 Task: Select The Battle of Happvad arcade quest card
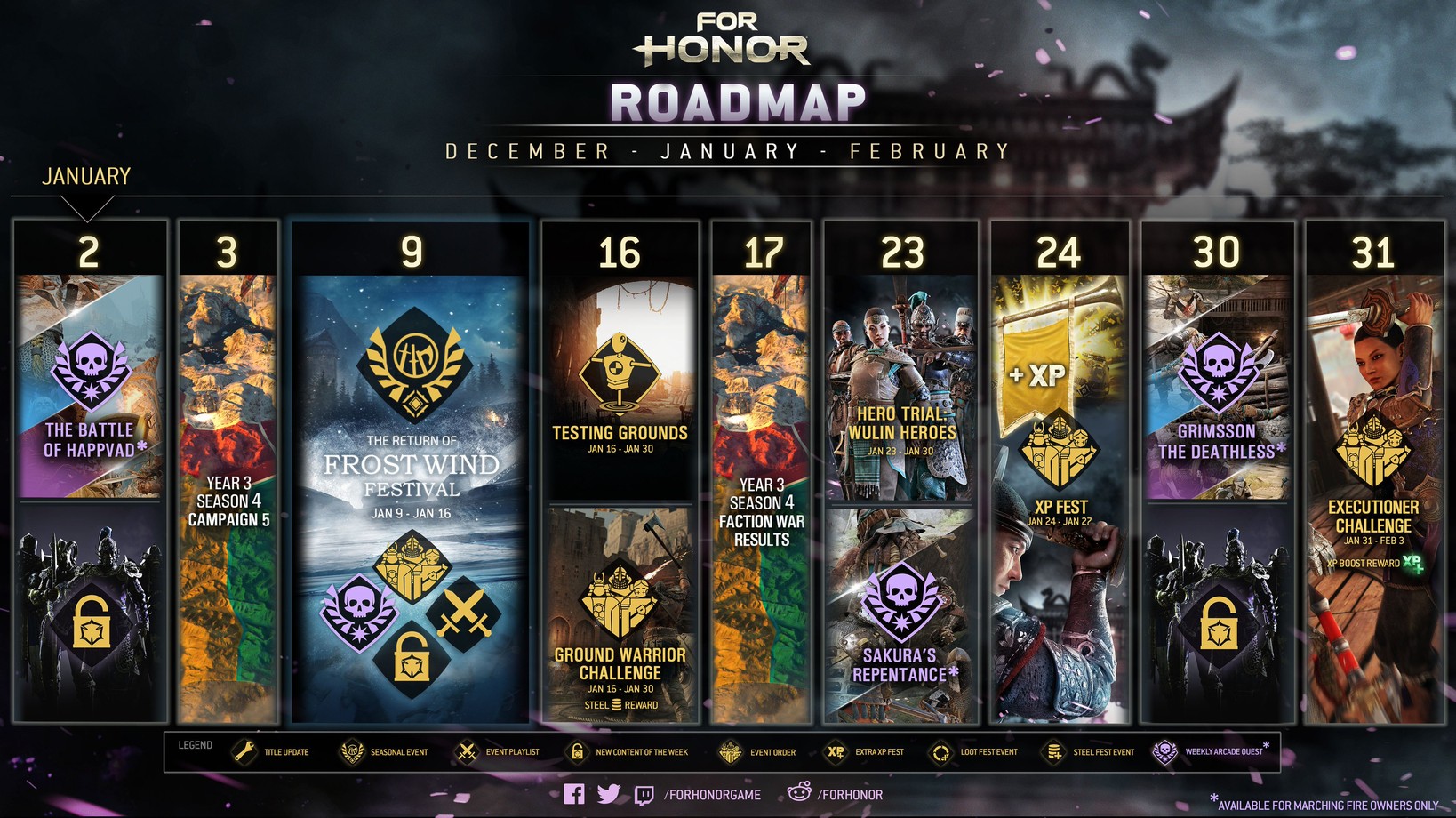click(90, 387)
